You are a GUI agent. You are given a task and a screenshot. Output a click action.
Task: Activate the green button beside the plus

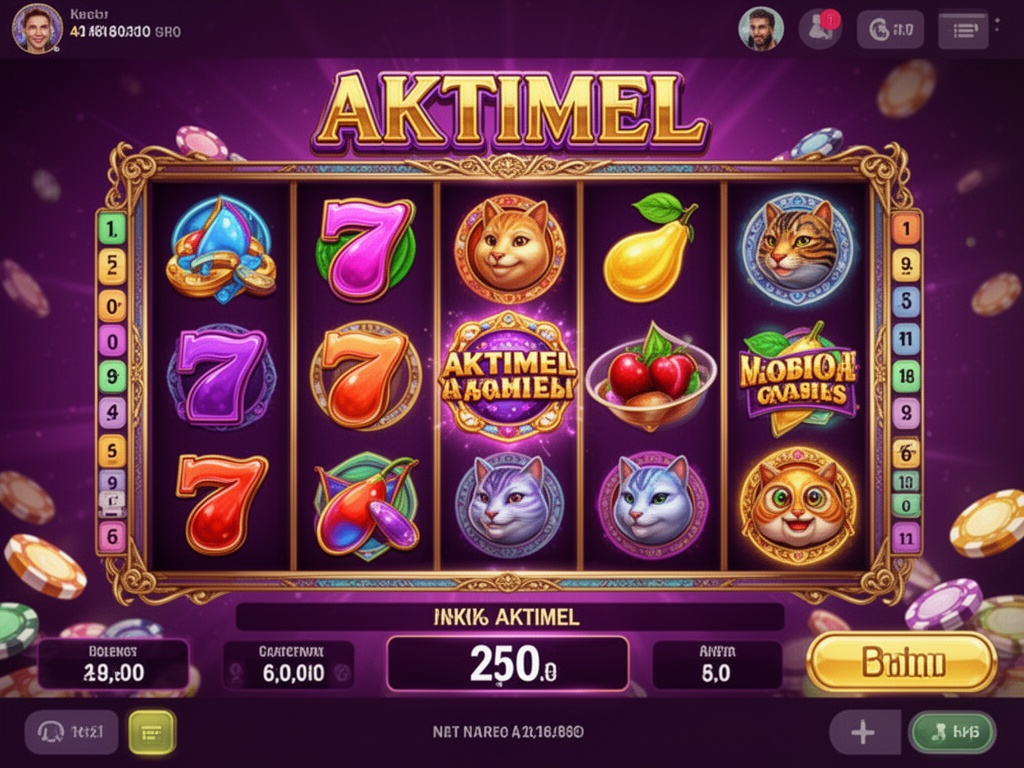point(951,733)
